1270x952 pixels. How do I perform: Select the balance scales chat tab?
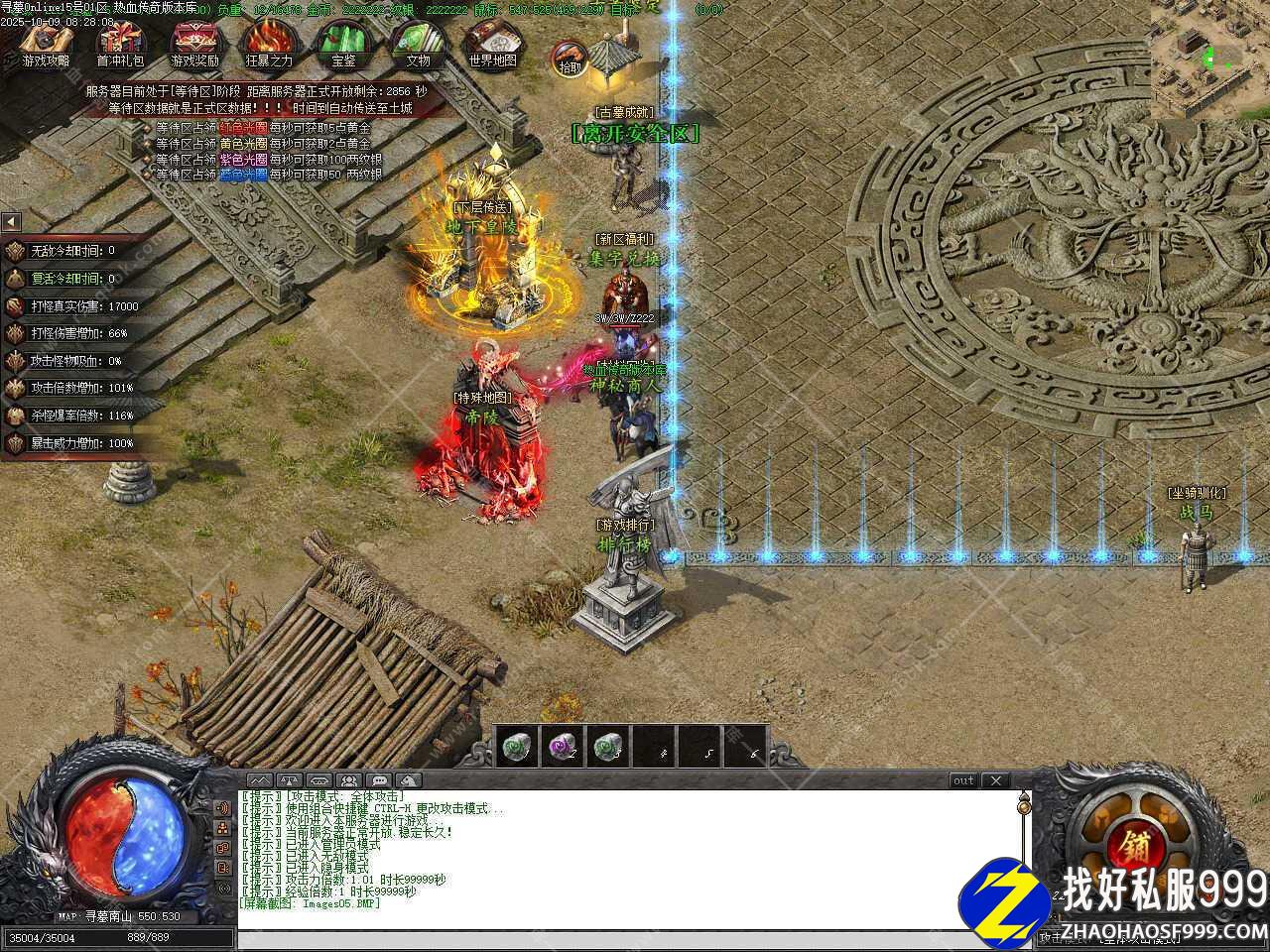point(290,780)
